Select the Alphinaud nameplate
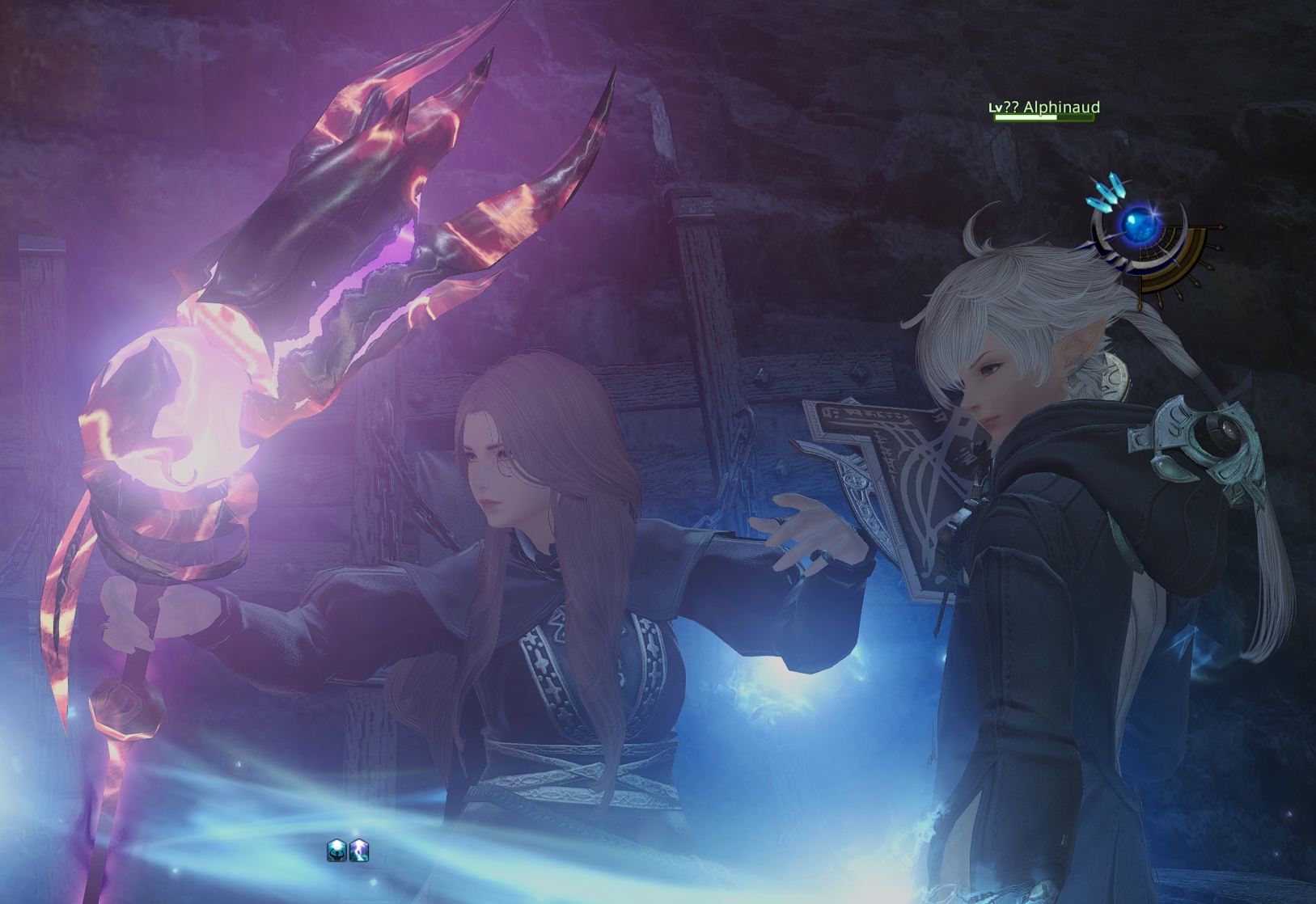The height and width of the screenshot is (904, 1316). 1044,108
